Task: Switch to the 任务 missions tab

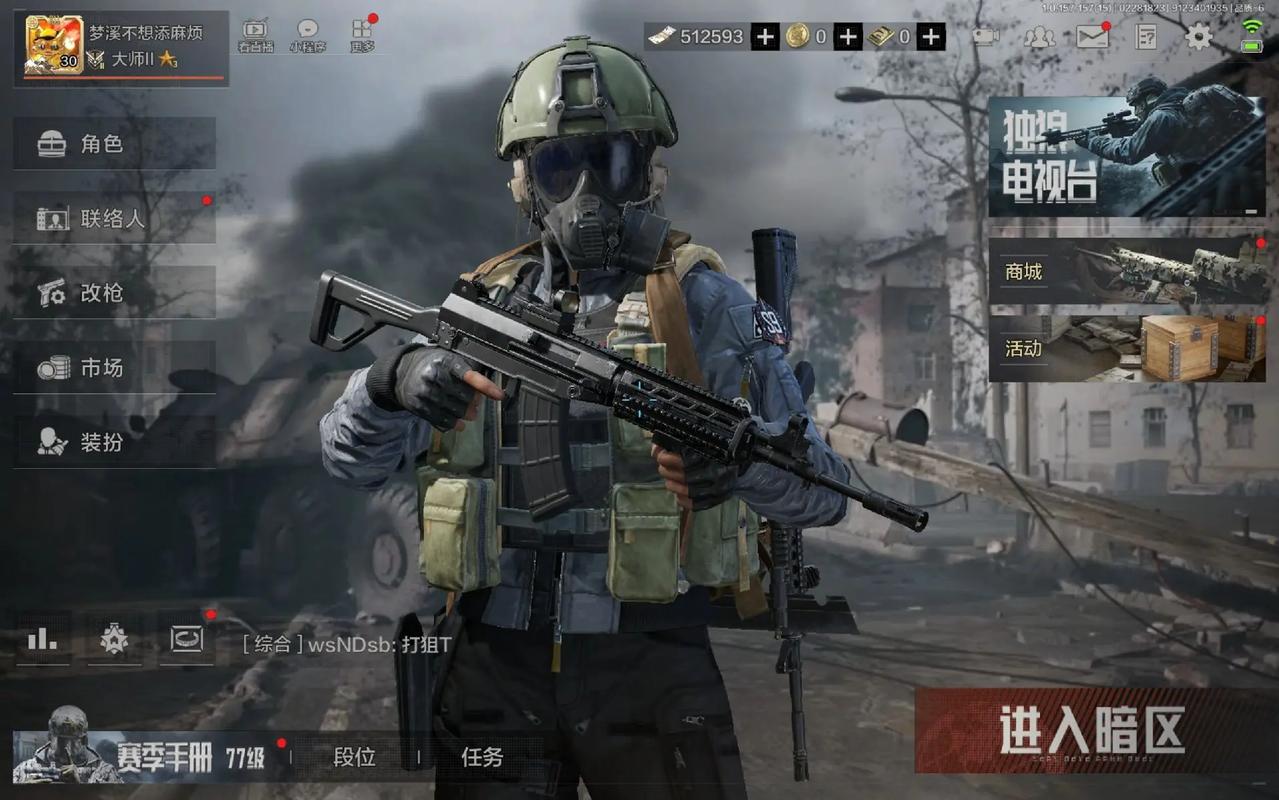Action: (x=482, y=758)
